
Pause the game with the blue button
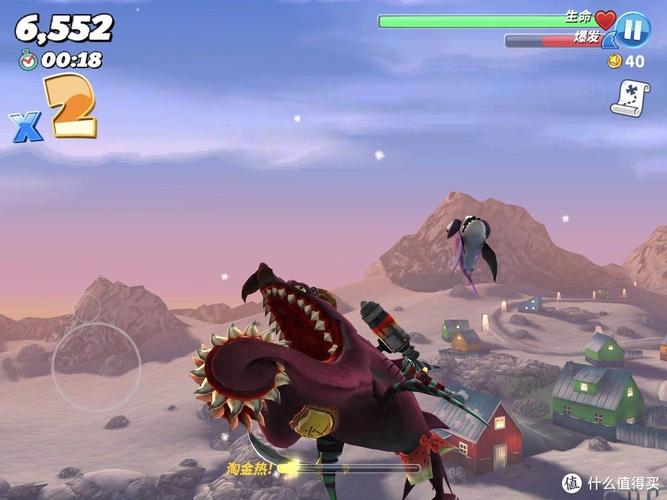point(632,28)
